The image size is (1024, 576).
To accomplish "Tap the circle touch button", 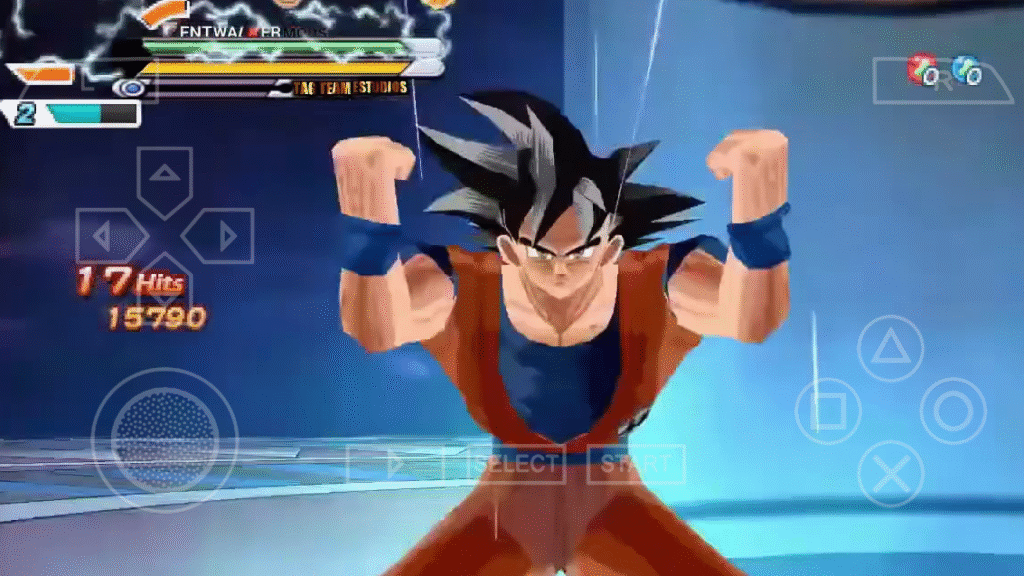I will (952, 411).
